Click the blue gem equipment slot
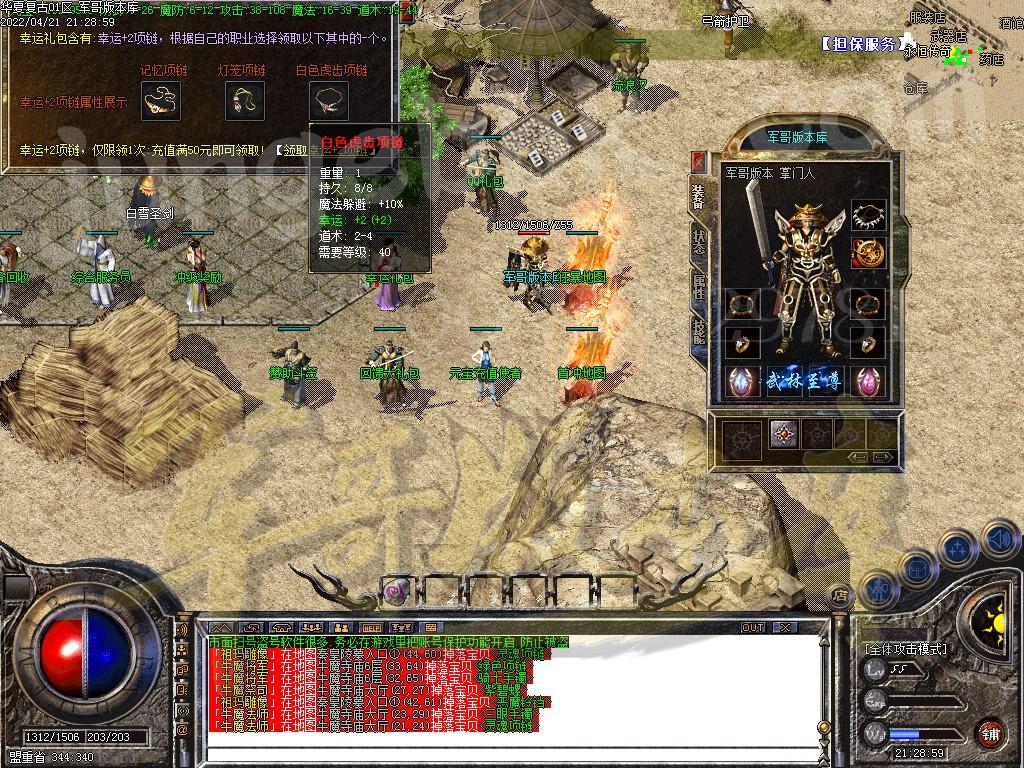Image resolution: width=1024 pixels, height=768 pixels. (741, 381)
